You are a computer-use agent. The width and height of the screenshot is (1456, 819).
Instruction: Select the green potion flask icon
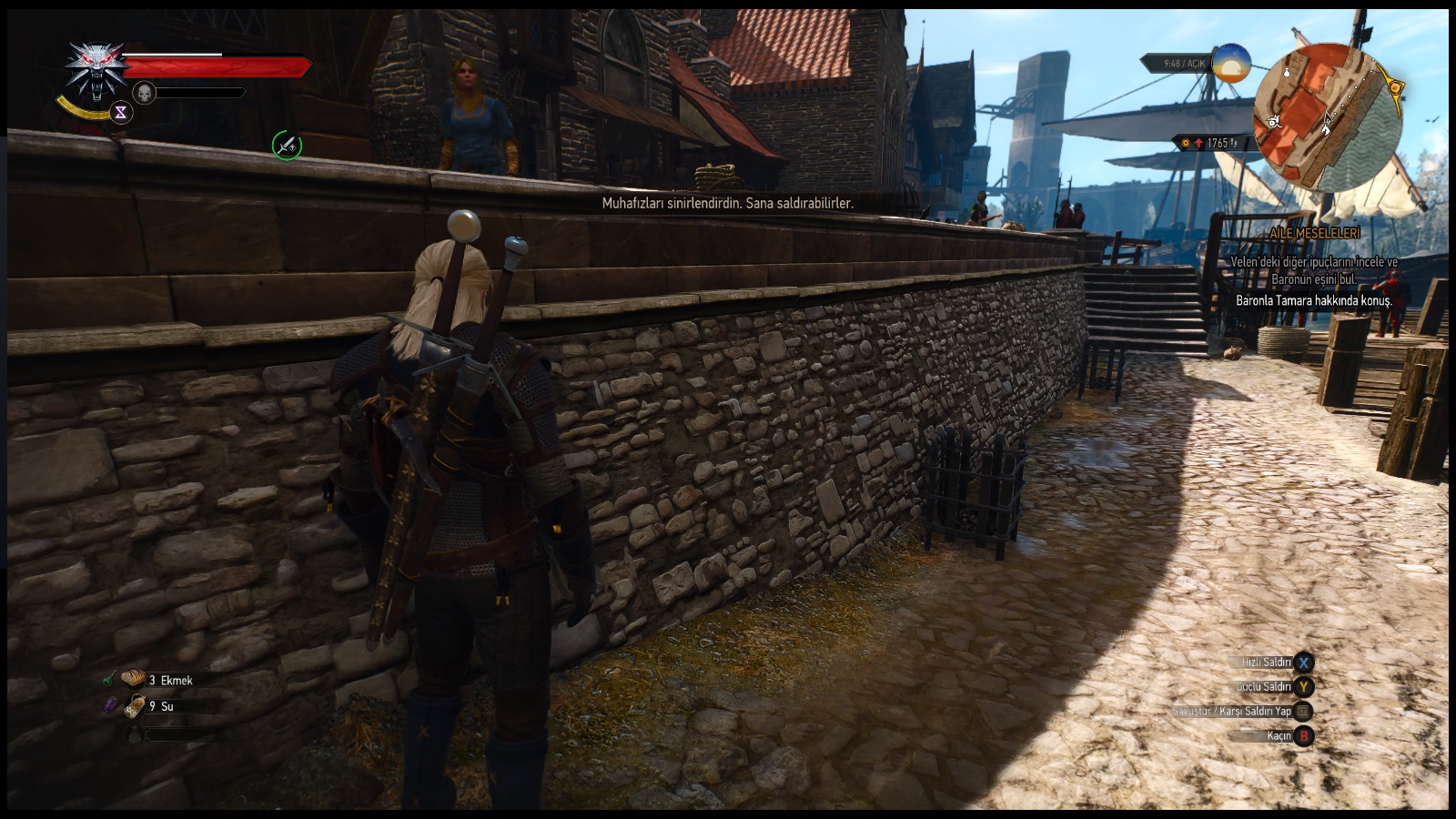(110, 679)
